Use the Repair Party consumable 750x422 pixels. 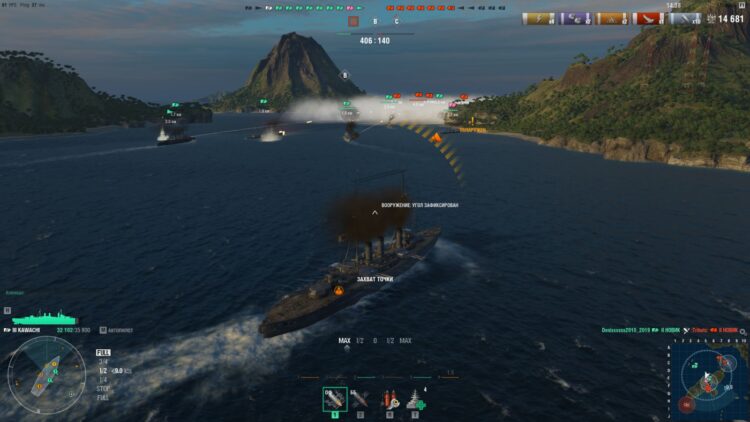[x=415, y=399]
